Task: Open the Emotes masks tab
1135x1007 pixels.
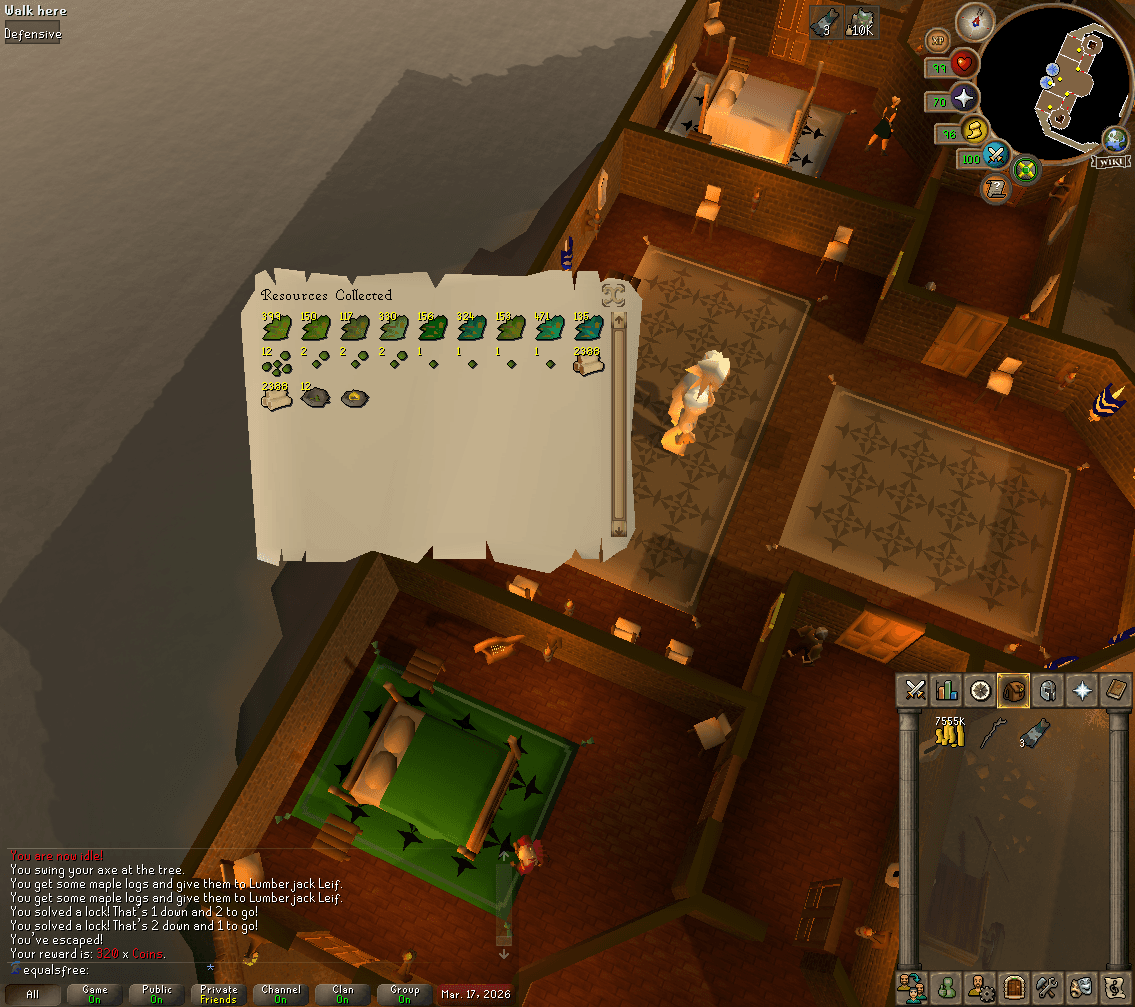Action: pos(1081,986)
